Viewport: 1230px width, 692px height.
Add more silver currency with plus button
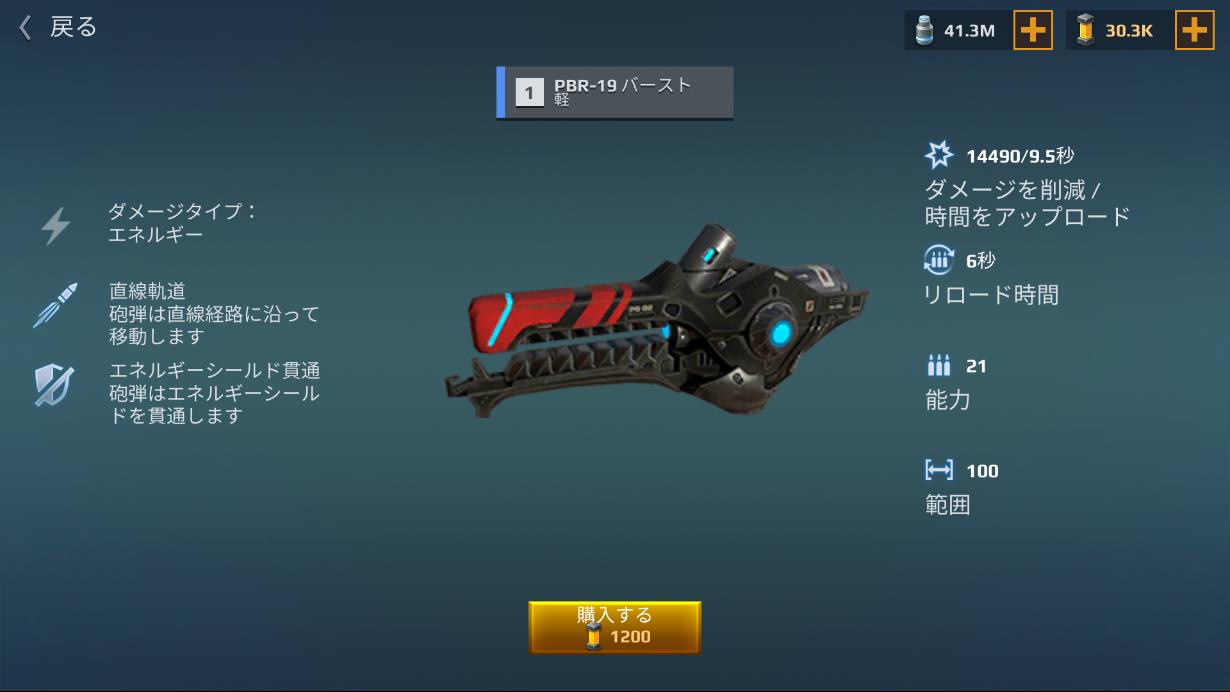1033,30
